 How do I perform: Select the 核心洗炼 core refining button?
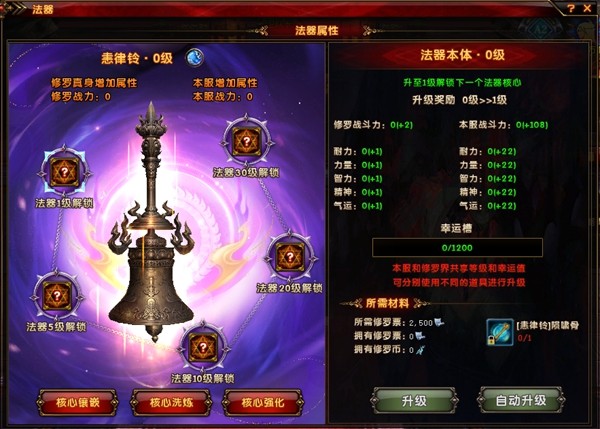[x=168, y=402]
